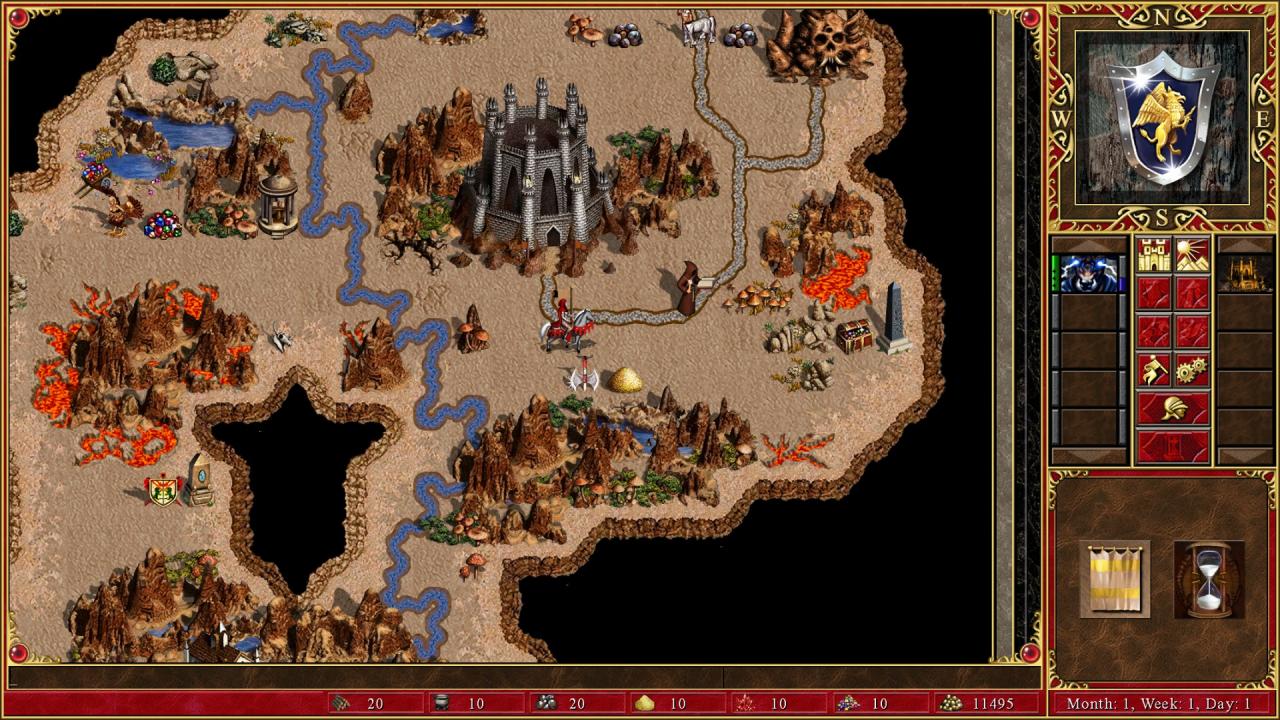1280x720 pixels.
Task: Click the yellow player flag curtain button
Action: click(1113, 578)
